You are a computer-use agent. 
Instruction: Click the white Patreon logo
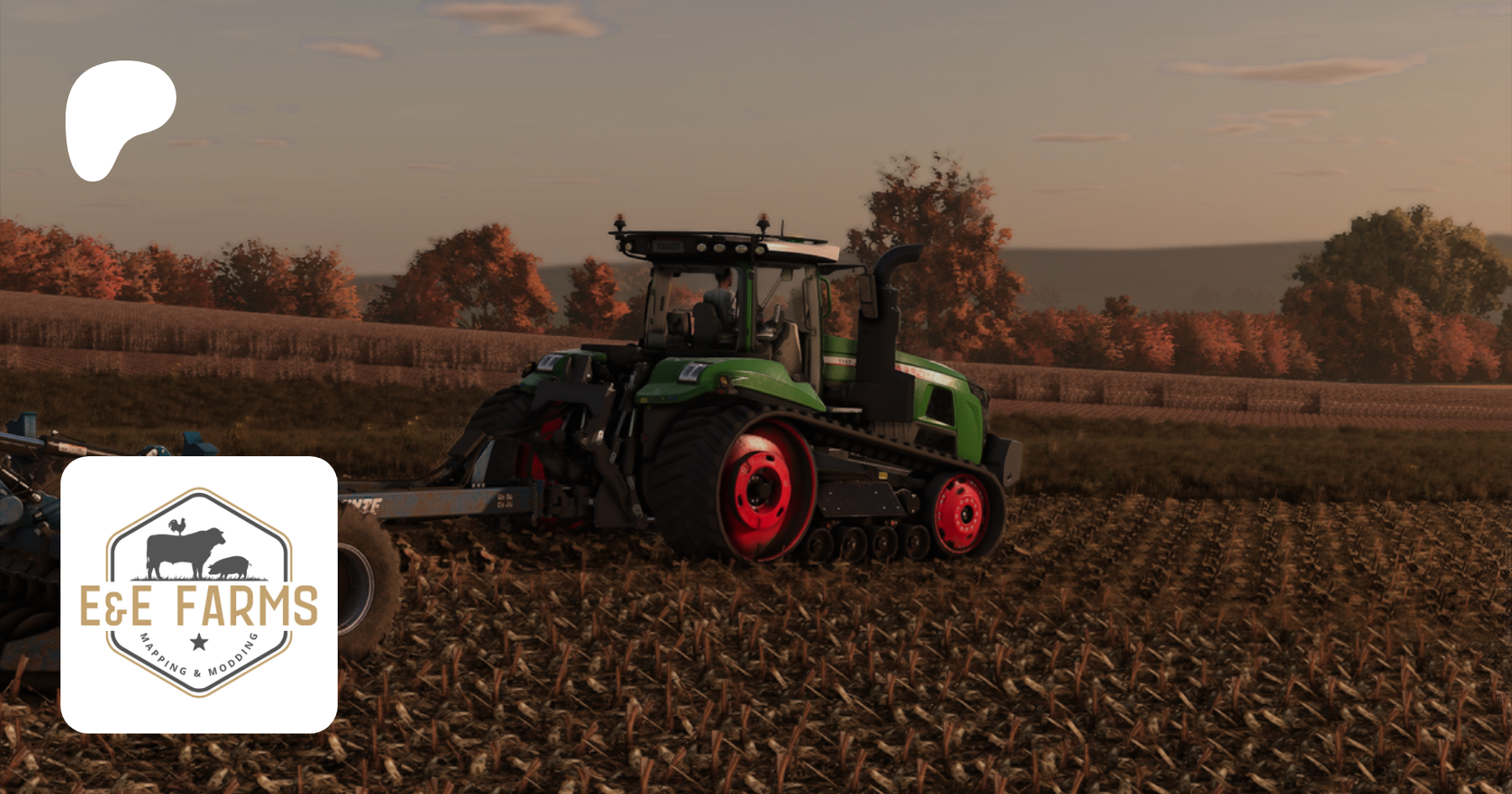[117, 115]
